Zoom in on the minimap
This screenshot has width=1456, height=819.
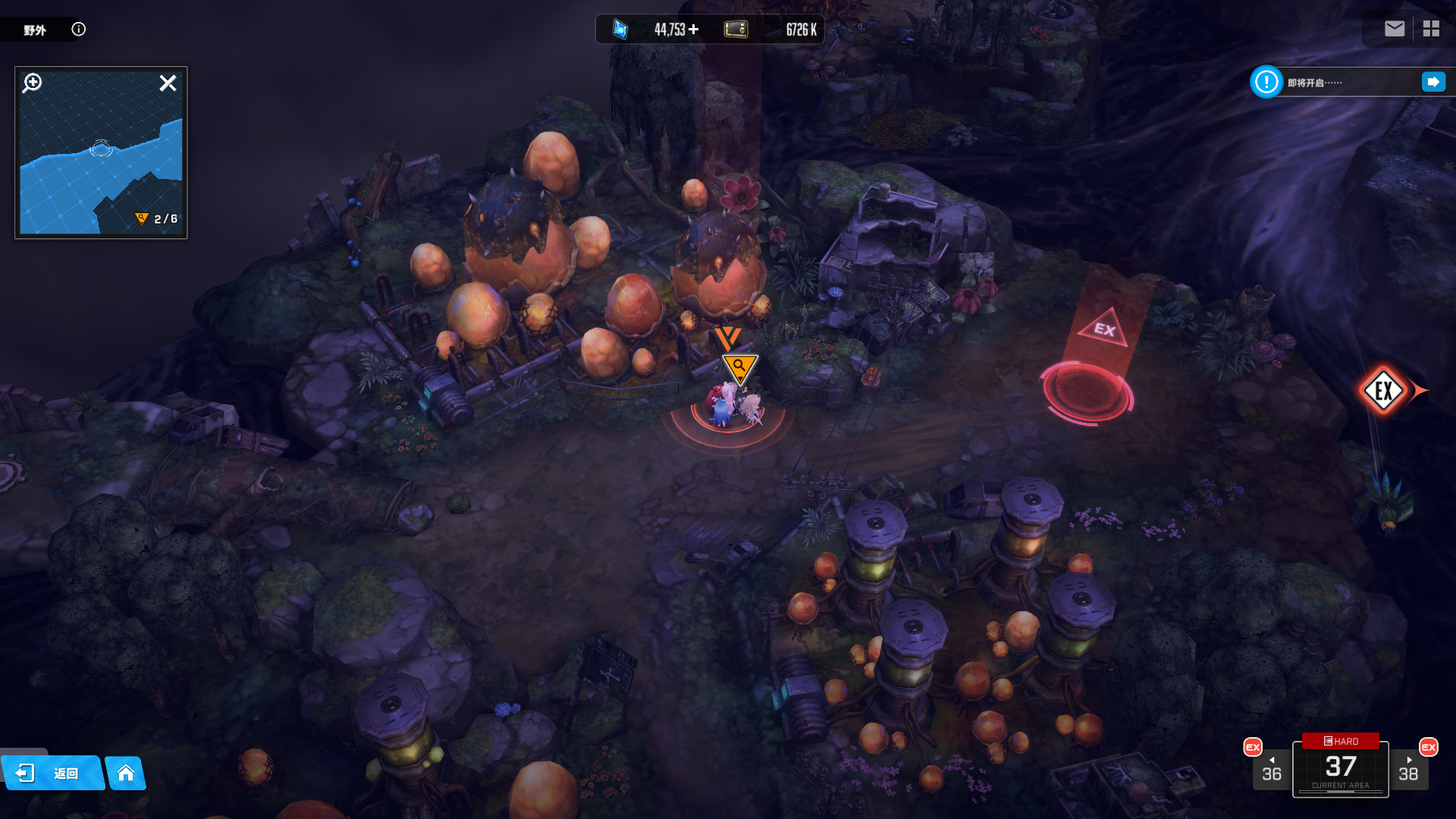[x=33, y=83]
